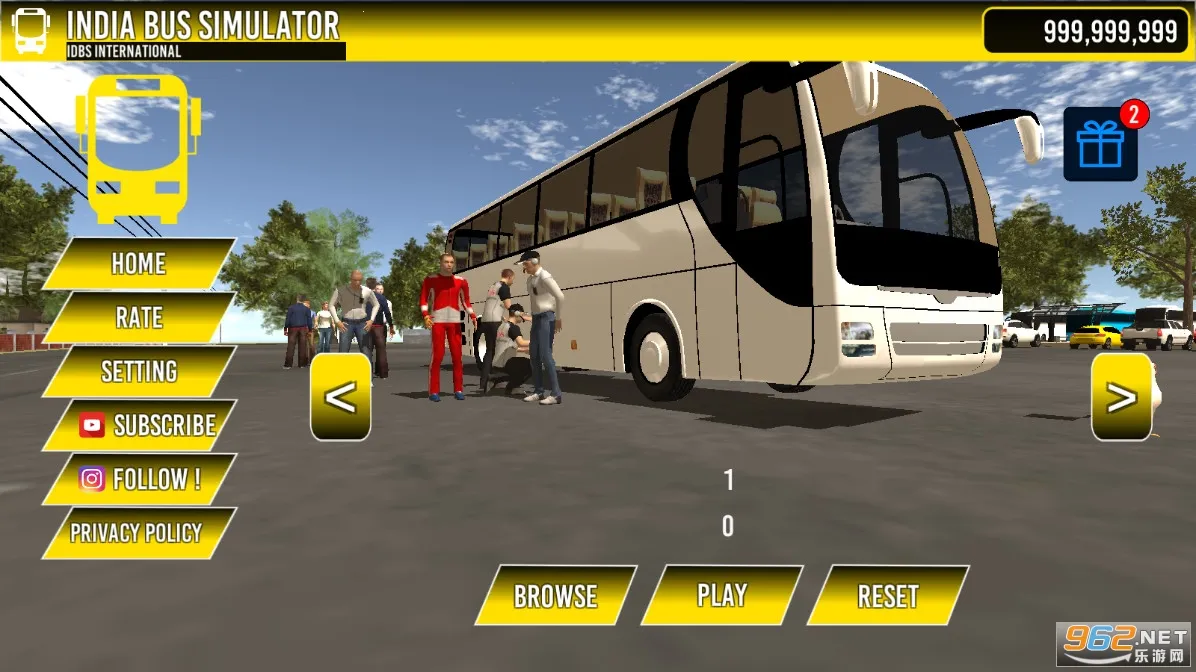Click the BROWSE button
1196x672 pixels.
tap(555, 596)
